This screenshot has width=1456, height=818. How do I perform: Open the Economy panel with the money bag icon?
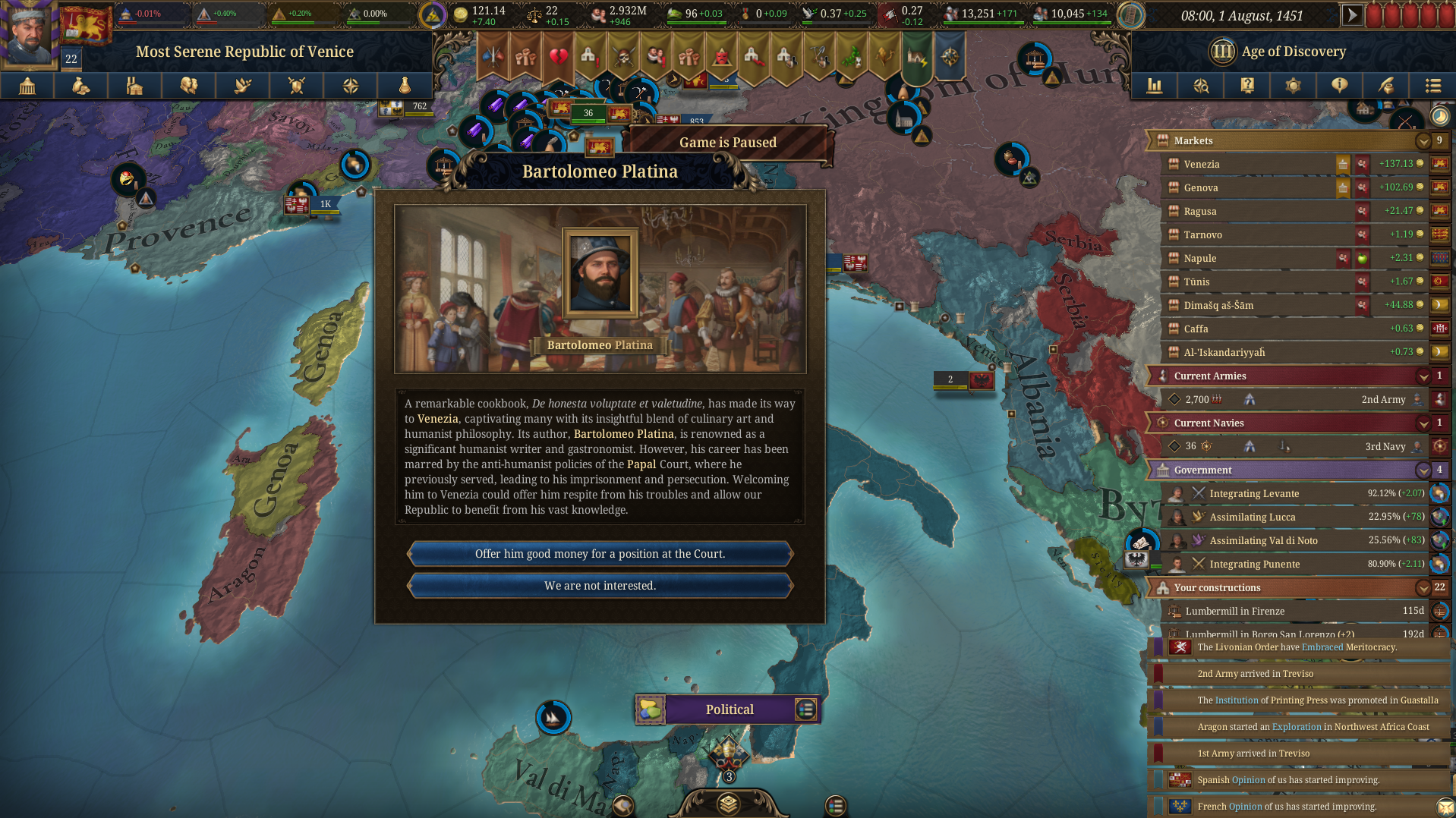[80, 86]
